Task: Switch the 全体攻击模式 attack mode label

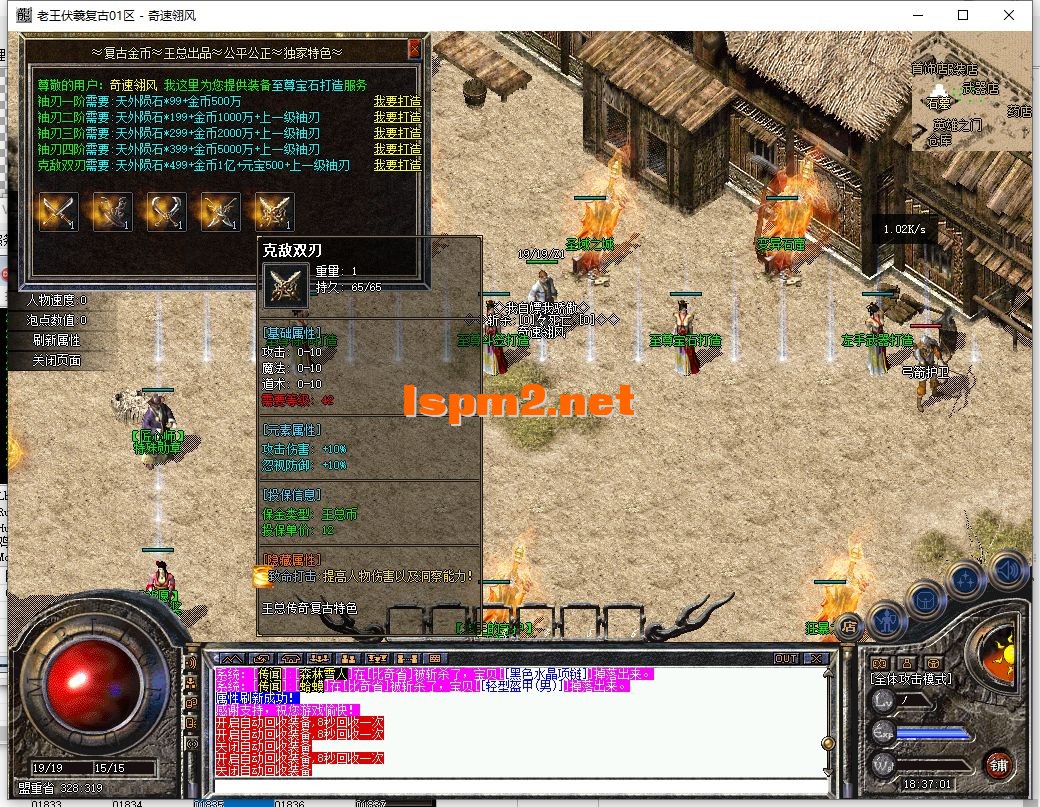Action: pos(912,679)
